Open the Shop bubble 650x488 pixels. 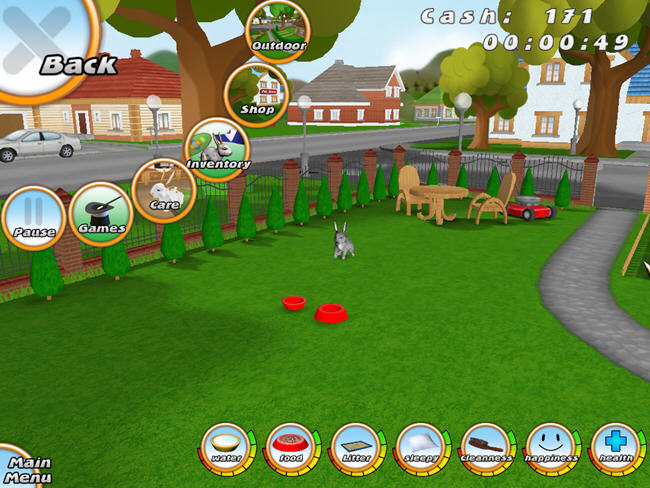tap(255, 93)
